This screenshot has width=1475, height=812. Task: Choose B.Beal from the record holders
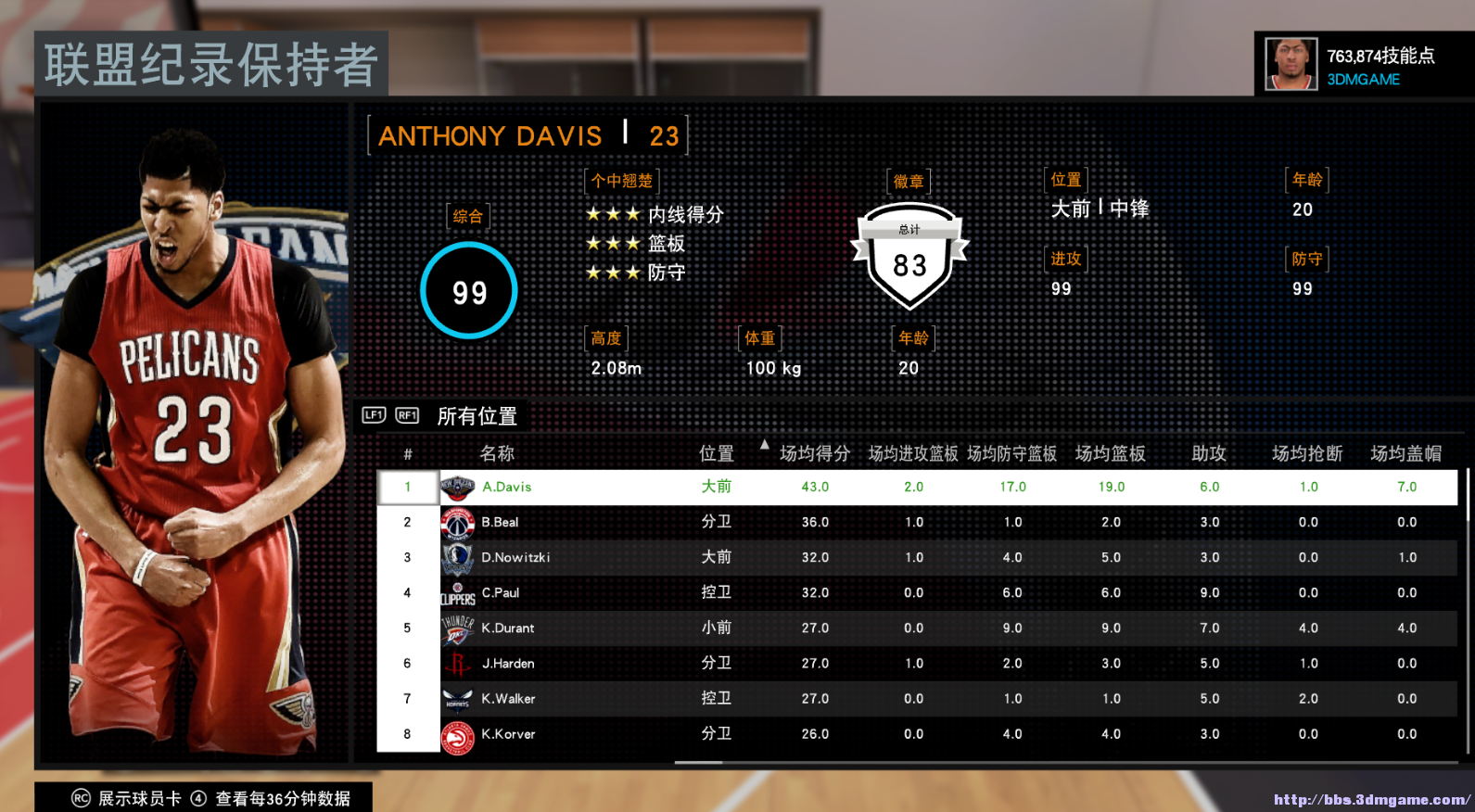(x=500, y=522)
